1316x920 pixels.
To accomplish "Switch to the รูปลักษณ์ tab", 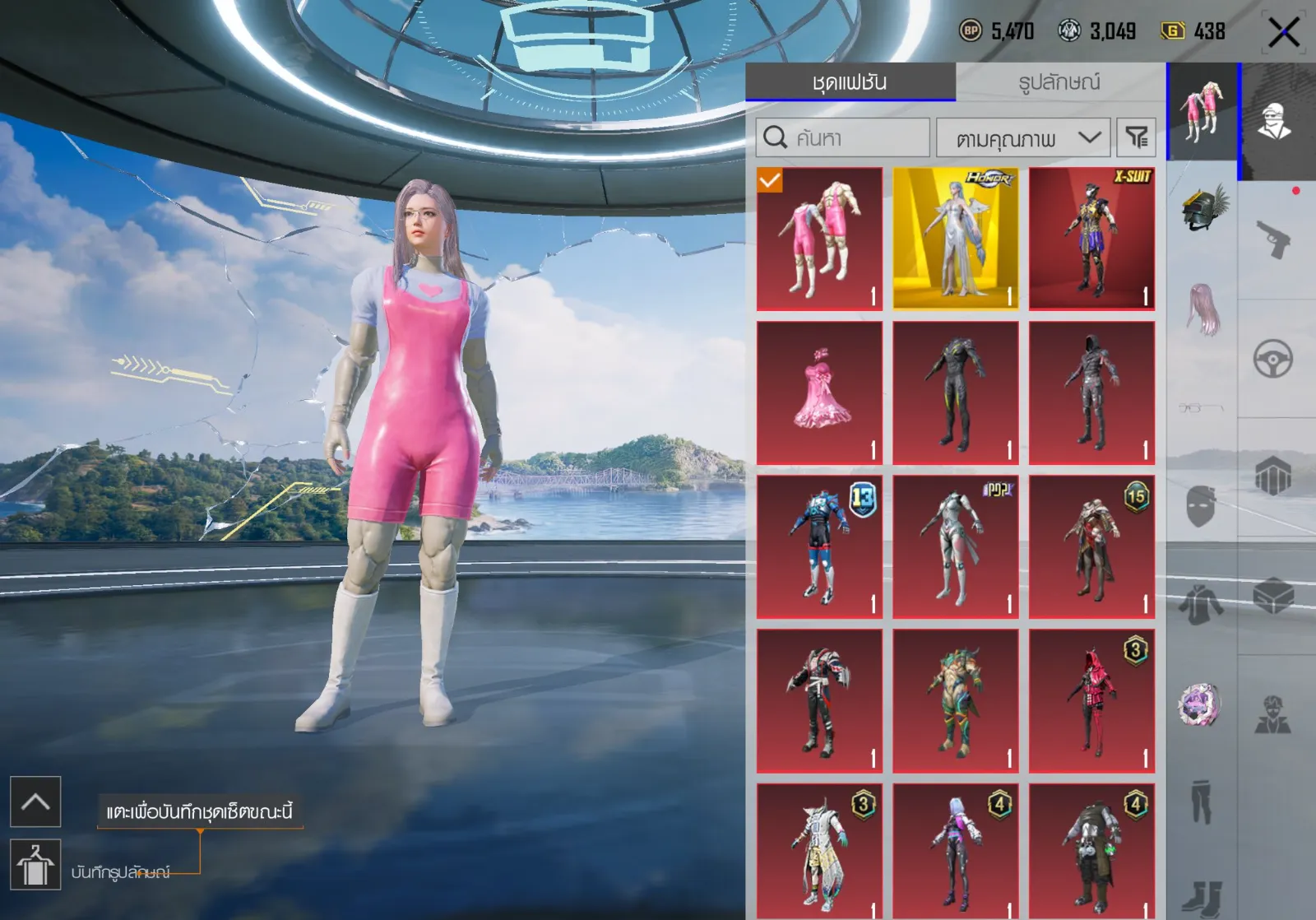I will click(x=1059, y=82).
